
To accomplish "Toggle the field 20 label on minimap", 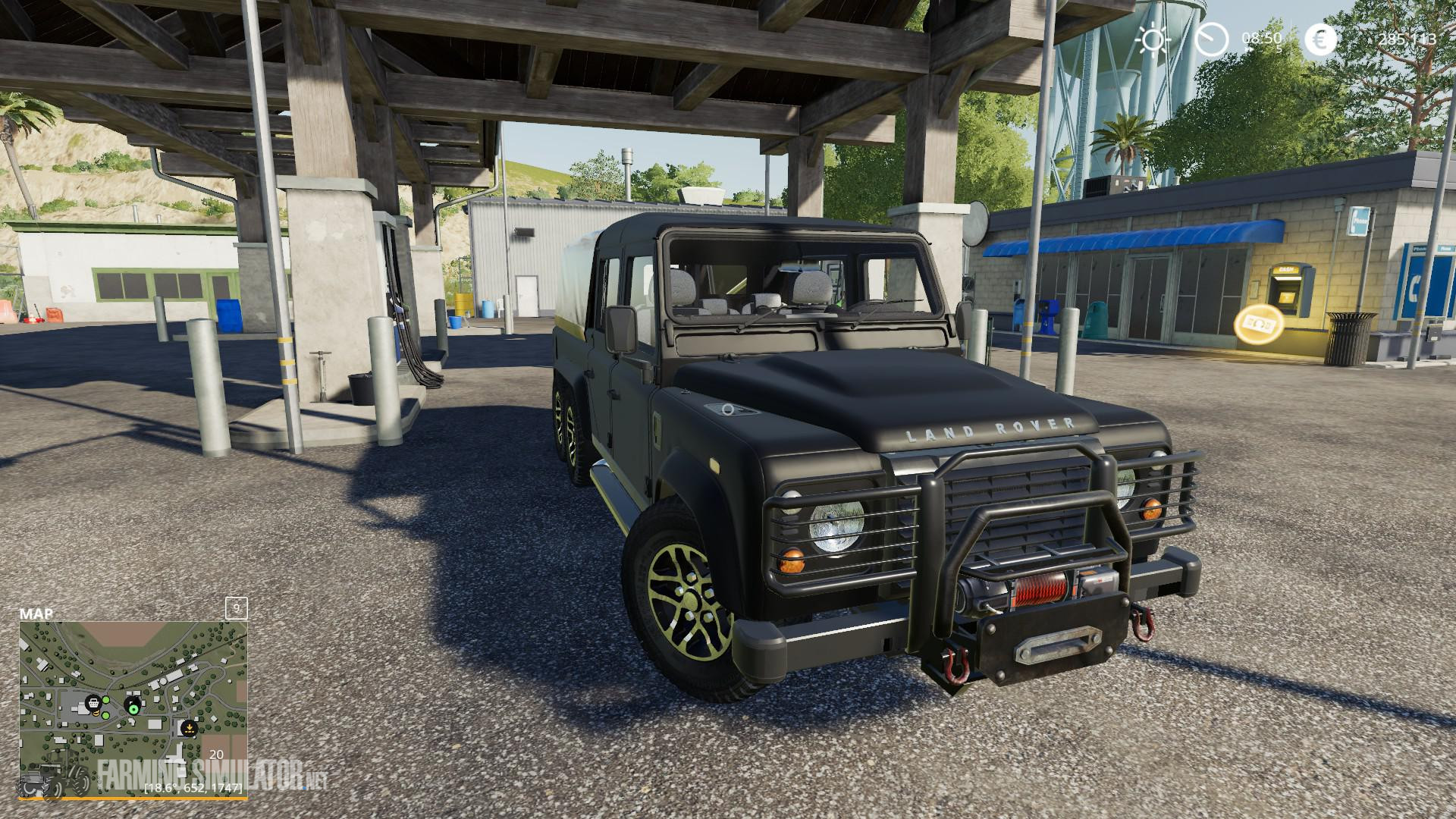I will [x=216, y=755].
